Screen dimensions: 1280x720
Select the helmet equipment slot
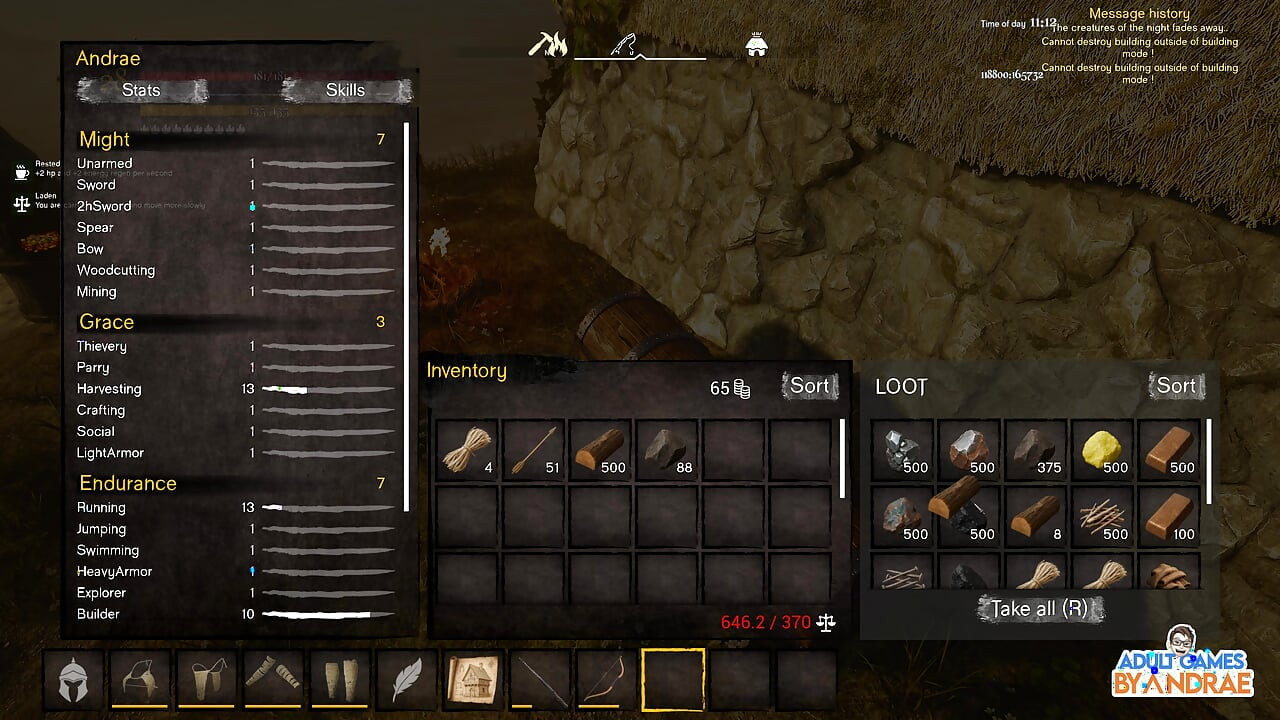pyautogui.click(x=73, y=679)
